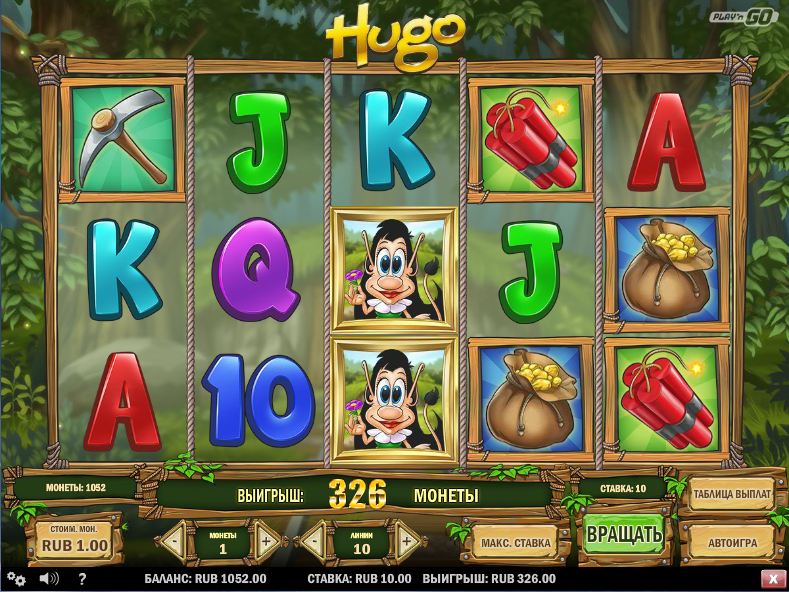The height and width of the screenshot is (592, 789).
Task: Open help with the question mark
Action: [81, 579]
